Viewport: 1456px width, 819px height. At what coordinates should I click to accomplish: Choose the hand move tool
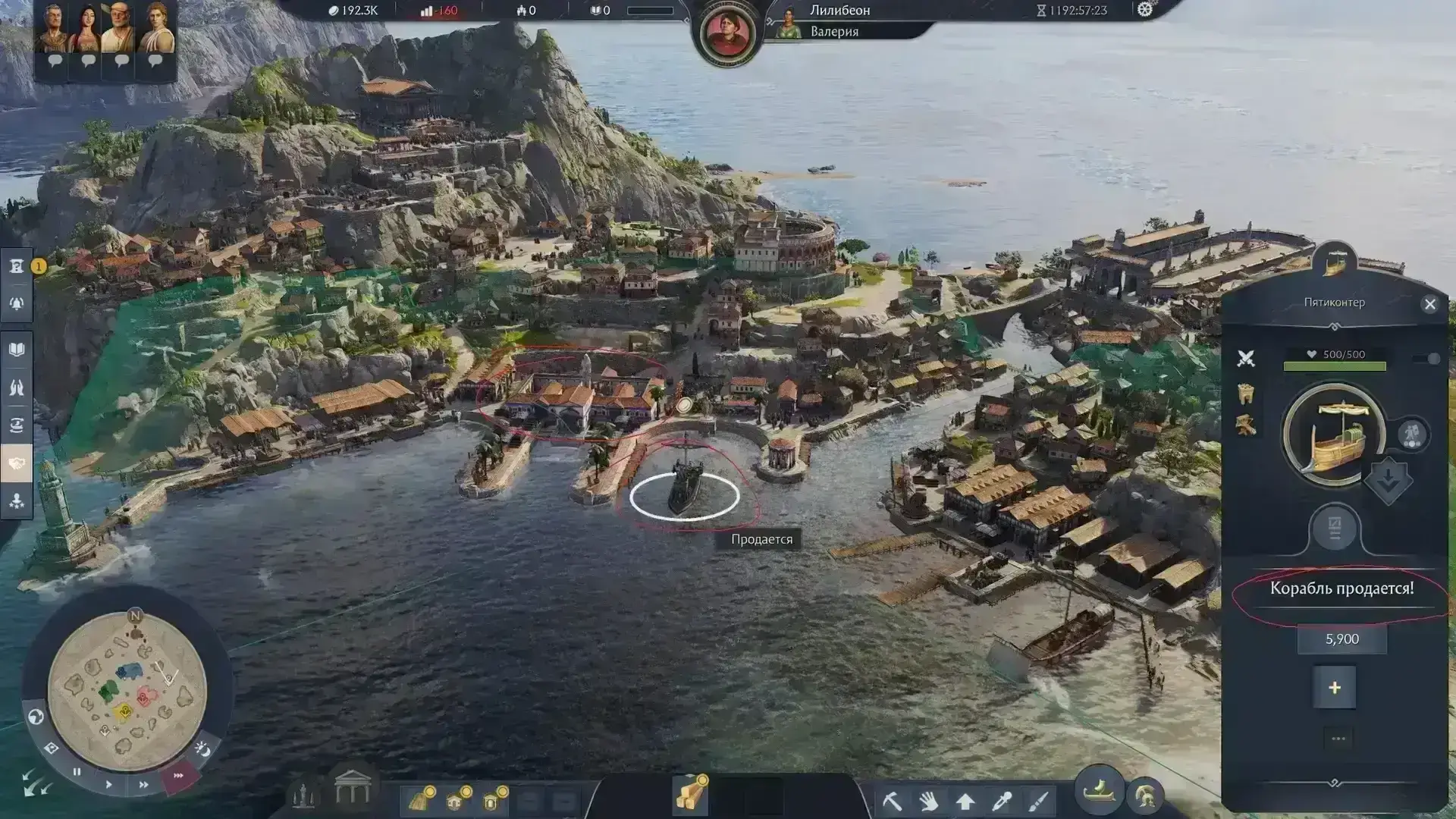(x=928, y=801)
